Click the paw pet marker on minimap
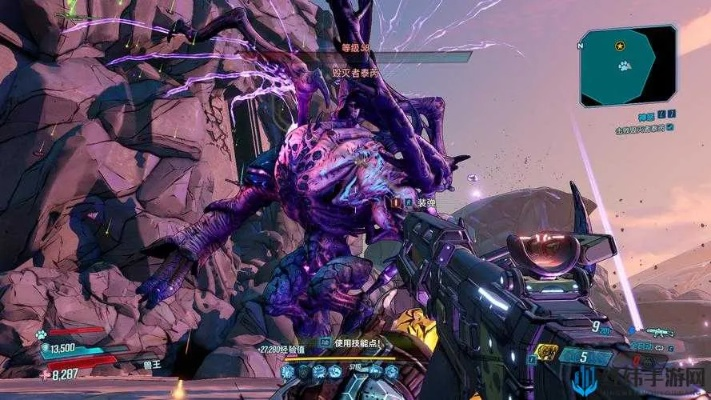Image resolution: width=711 pixels, height=400 pixels. (623, 66)
